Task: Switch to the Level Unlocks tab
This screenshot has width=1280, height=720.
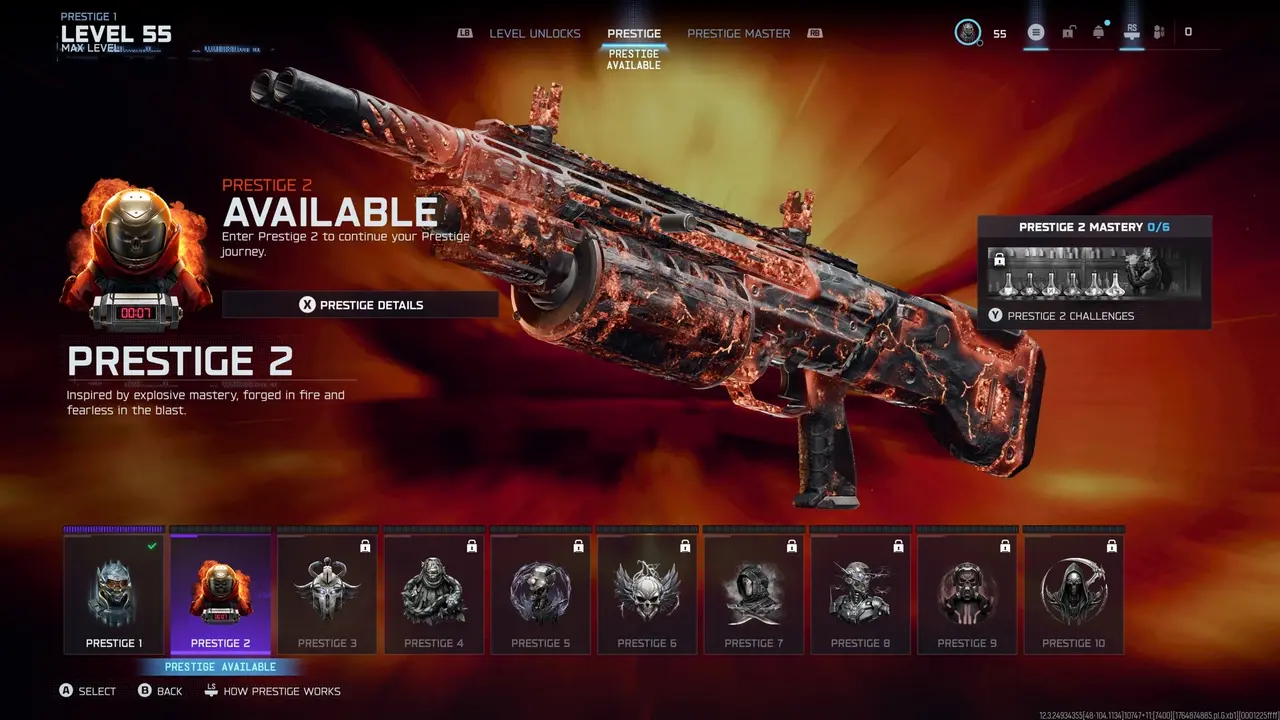Action: 535,33
